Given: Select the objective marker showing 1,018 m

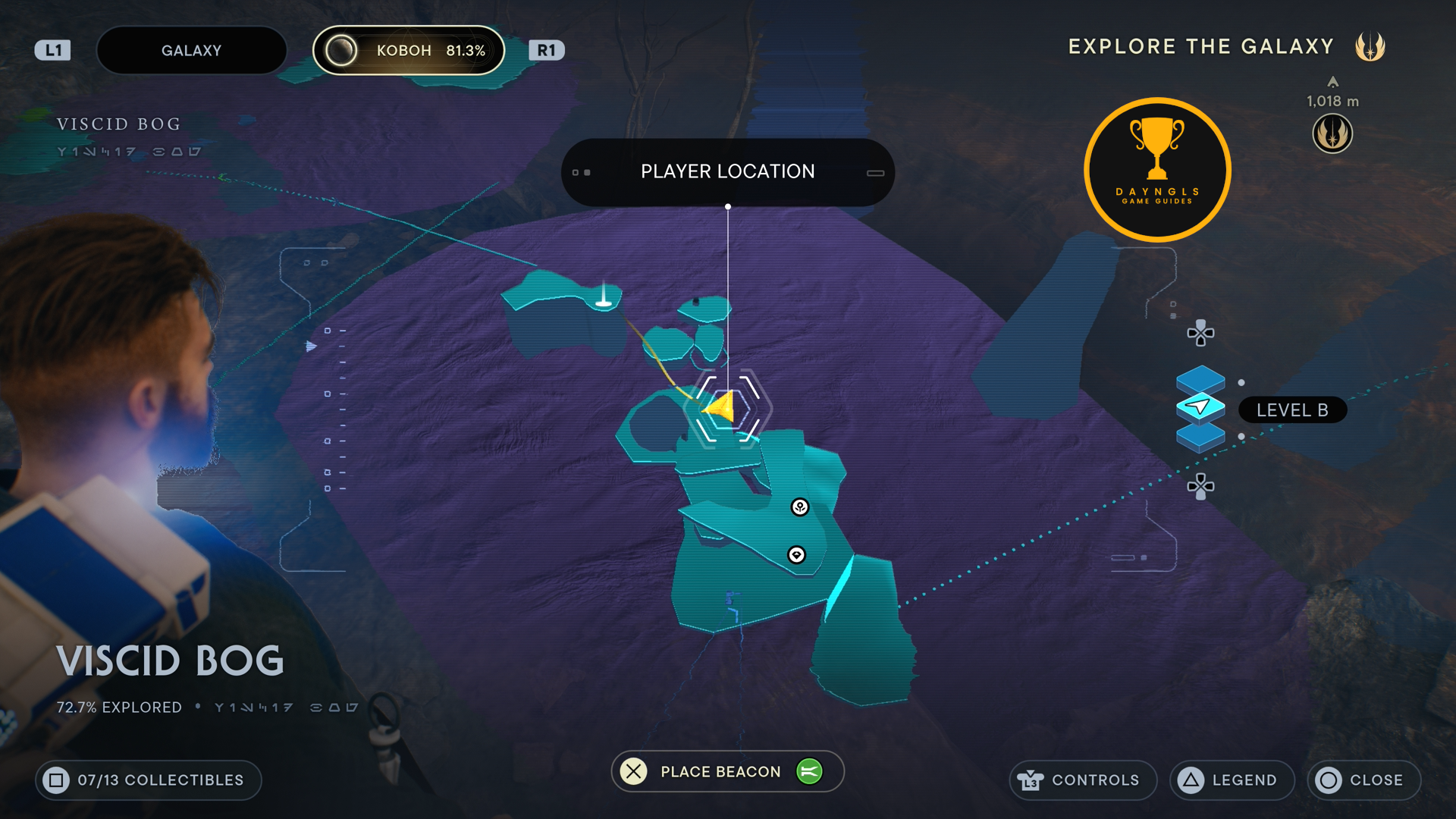Looking at the screenshot, I should [1332, 133].
